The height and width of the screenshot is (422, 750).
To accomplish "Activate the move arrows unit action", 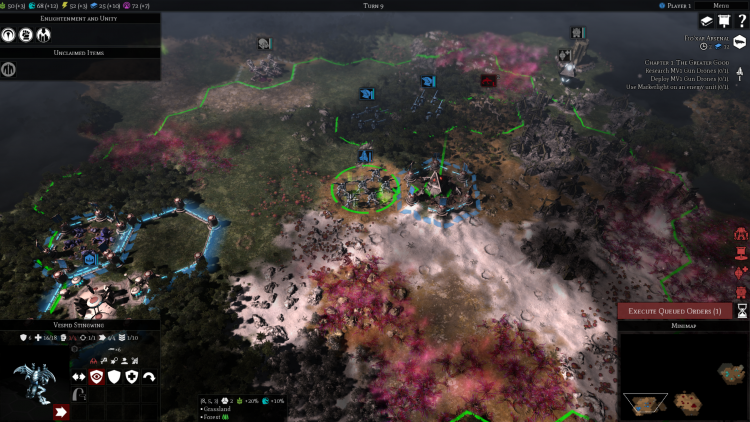I will click(78, 376).
